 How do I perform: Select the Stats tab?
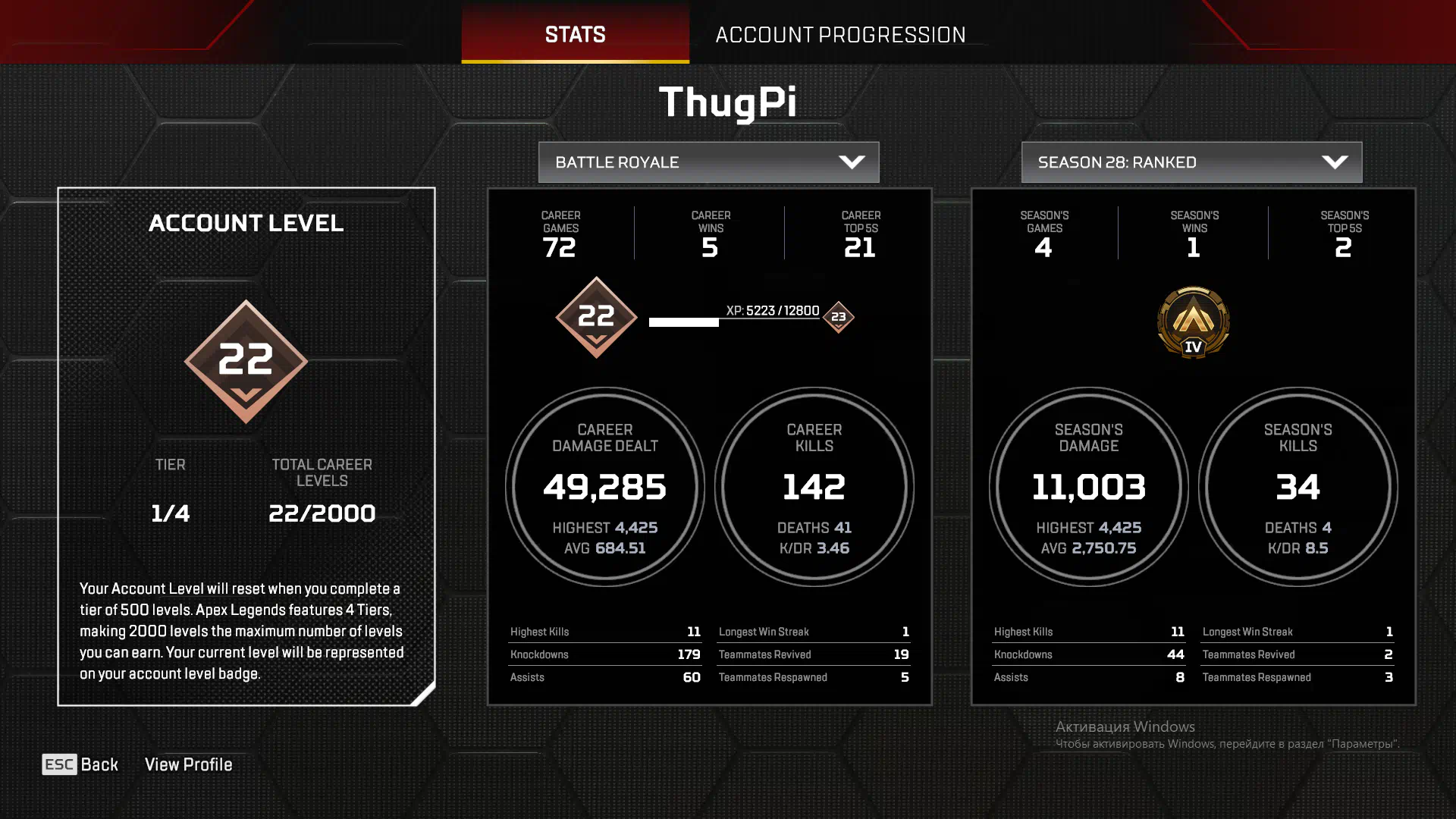(x=575, y=35)
